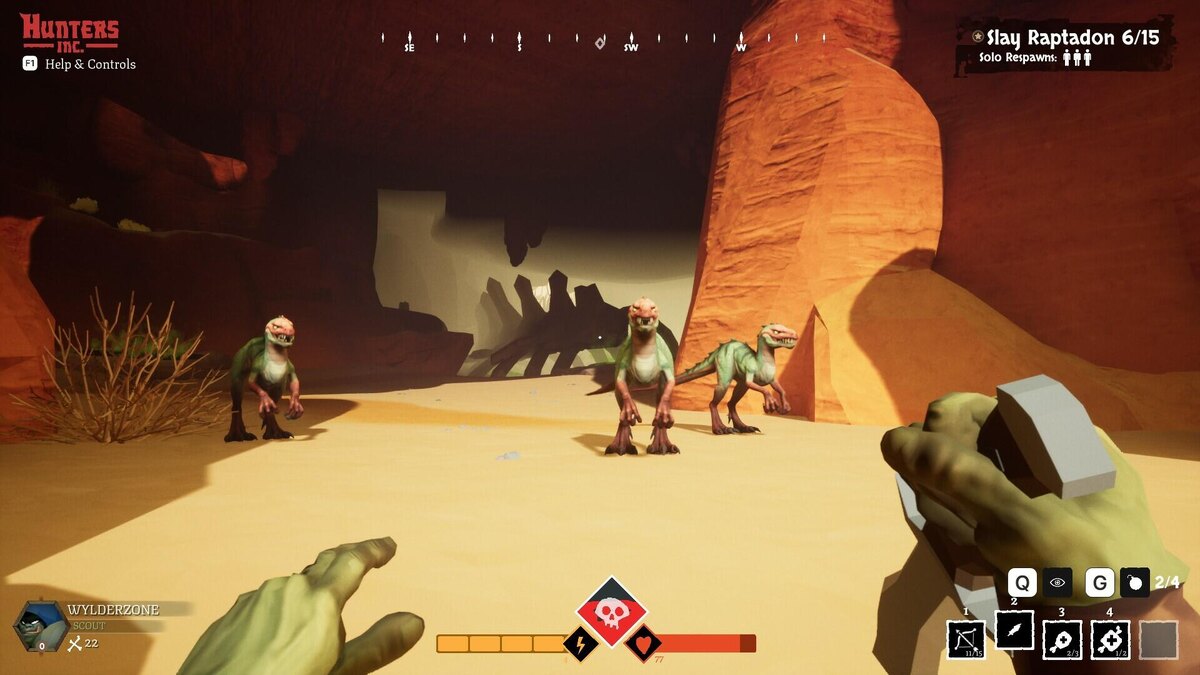The height and width of the screenshot is (675, 1200).
Task: Select the bow weapon slot
Action: [x=966, y=640]
